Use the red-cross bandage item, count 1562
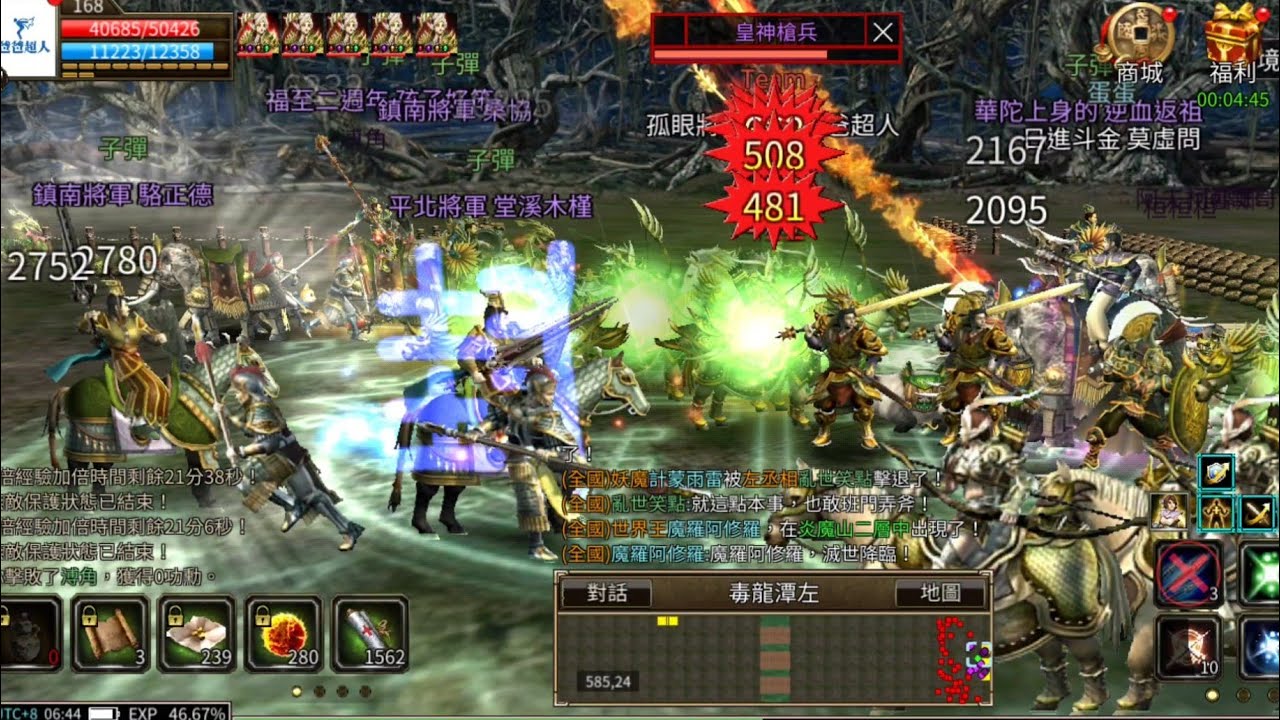The height and width of the screenshot is (720, 1280). tap(369, 633)
